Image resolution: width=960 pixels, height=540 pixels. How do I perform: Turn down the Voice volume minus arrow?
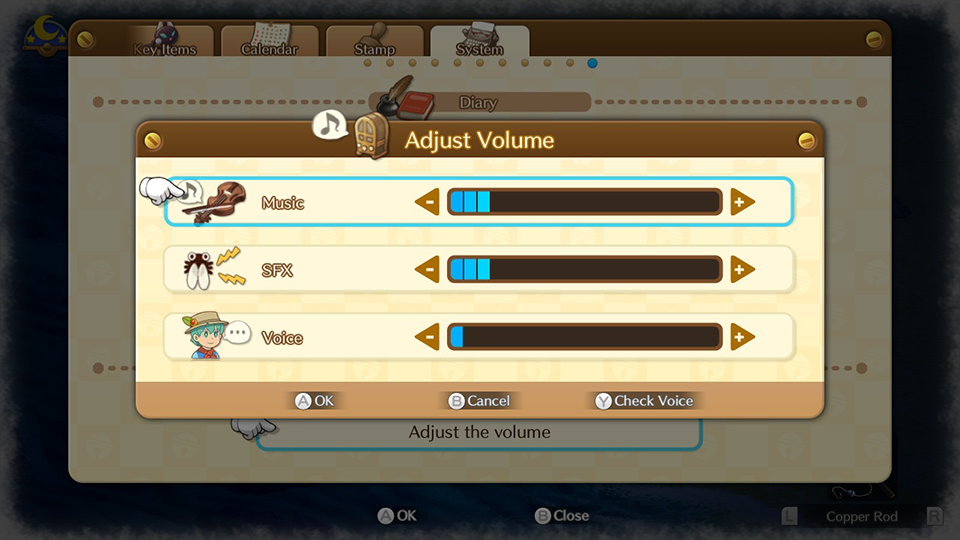click(x=427, y=337)
